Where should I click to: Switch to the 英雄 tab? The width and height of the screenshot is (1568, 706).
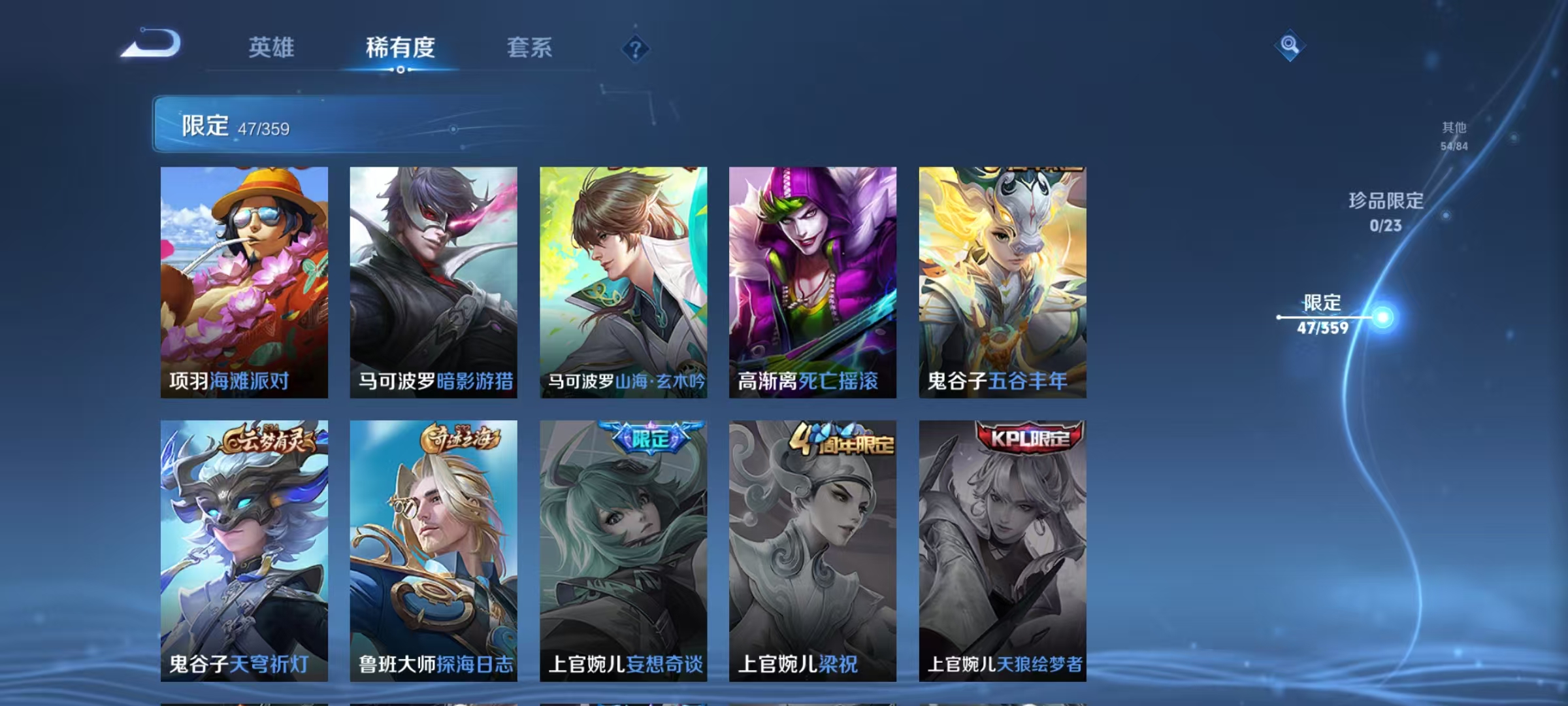point(271,48)
